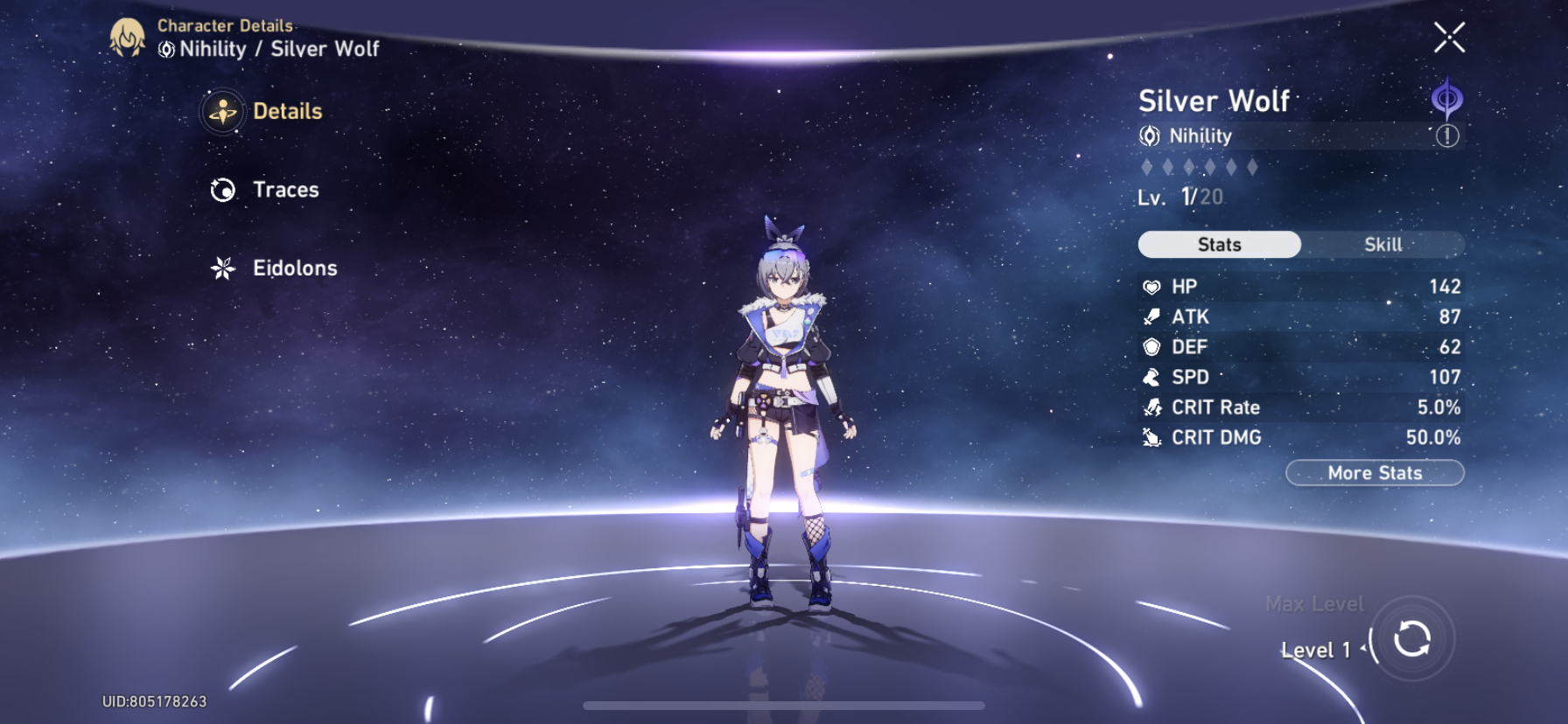
Task: Open the Traces panel icon
Action: 224,190
